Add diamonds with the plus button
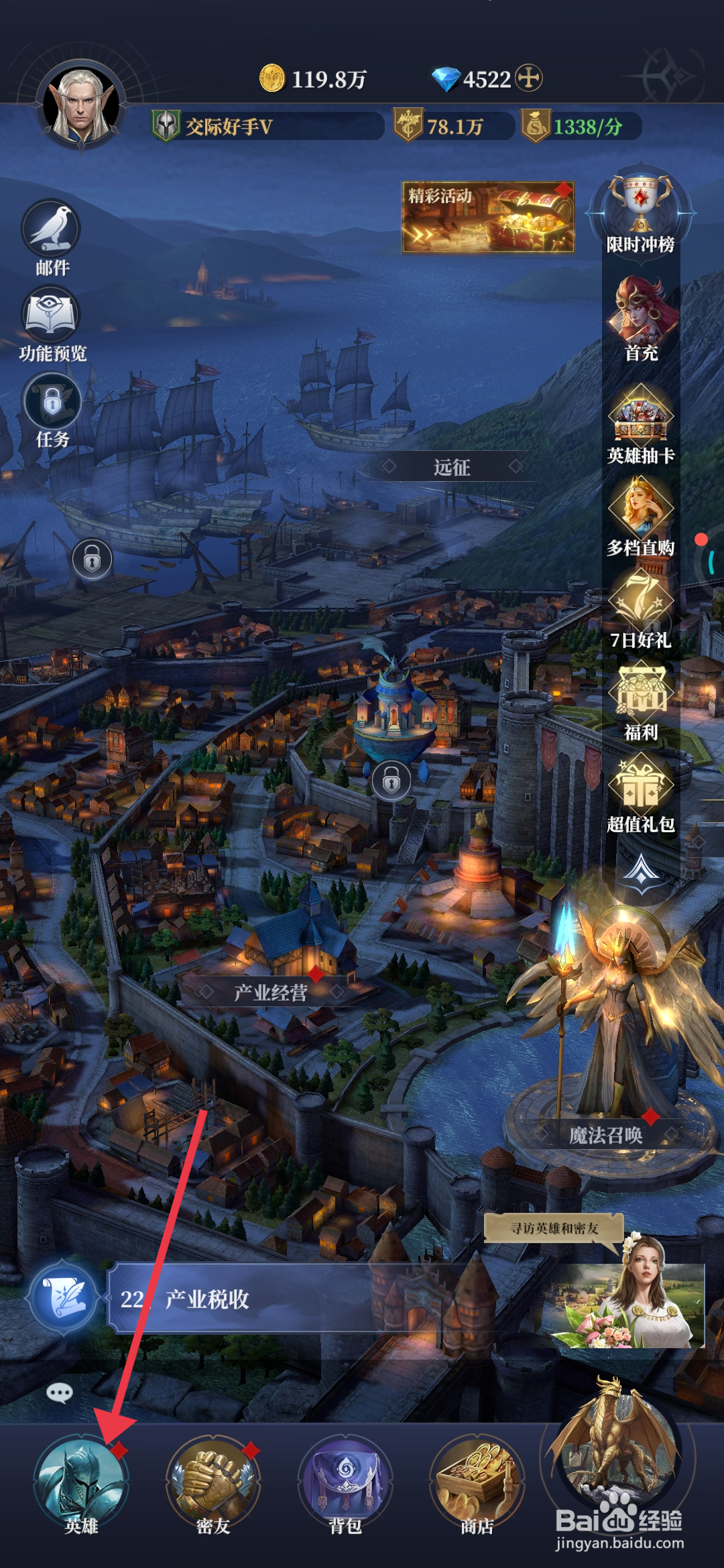Image resolution: width=724 pixels, height=1568 pixels. tap(529, 78)
